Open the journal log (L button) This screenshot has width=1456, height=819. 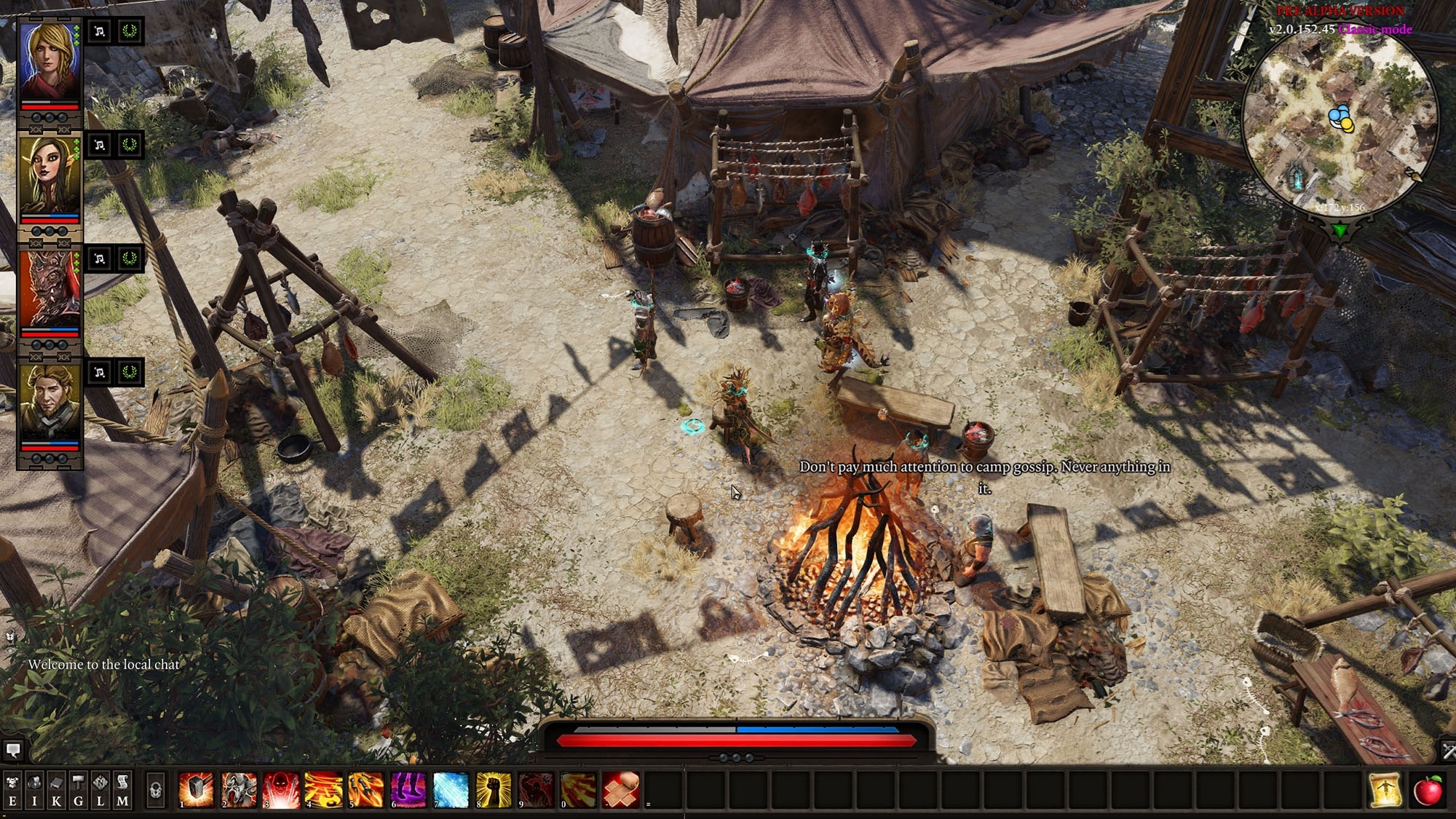[x=100, y=790]
